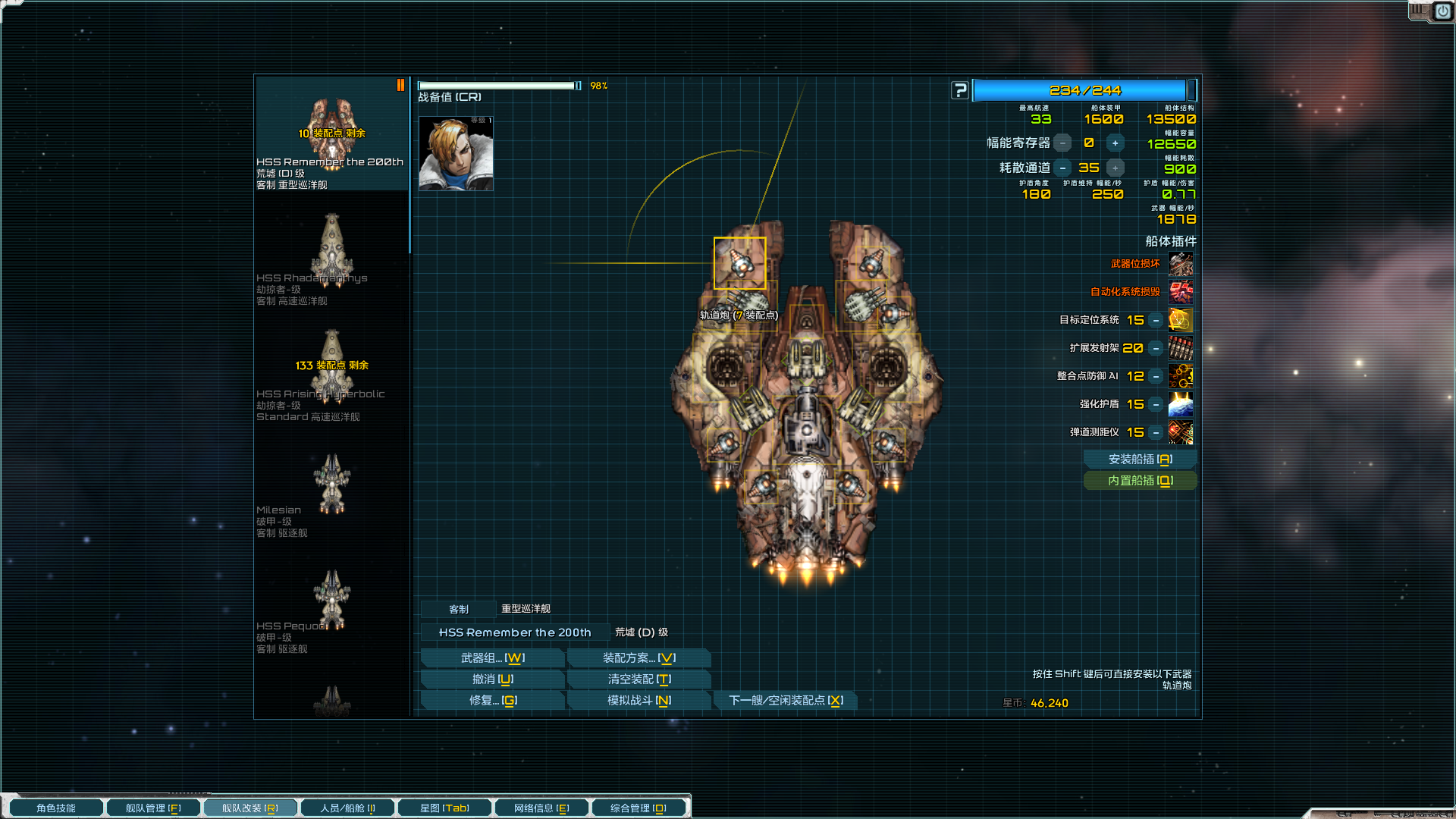The height and width of the screenshot is (819, 1456).
Task: Select the captain portrait
Action: [x=456, y=153]
